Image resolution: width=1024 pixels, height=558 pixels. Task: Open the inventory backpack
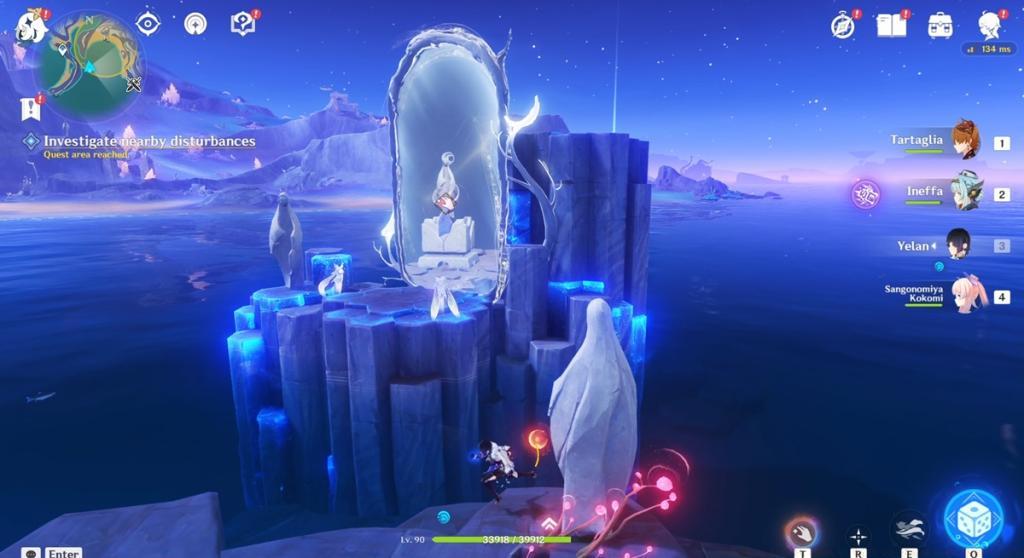[x=940, y=25]
